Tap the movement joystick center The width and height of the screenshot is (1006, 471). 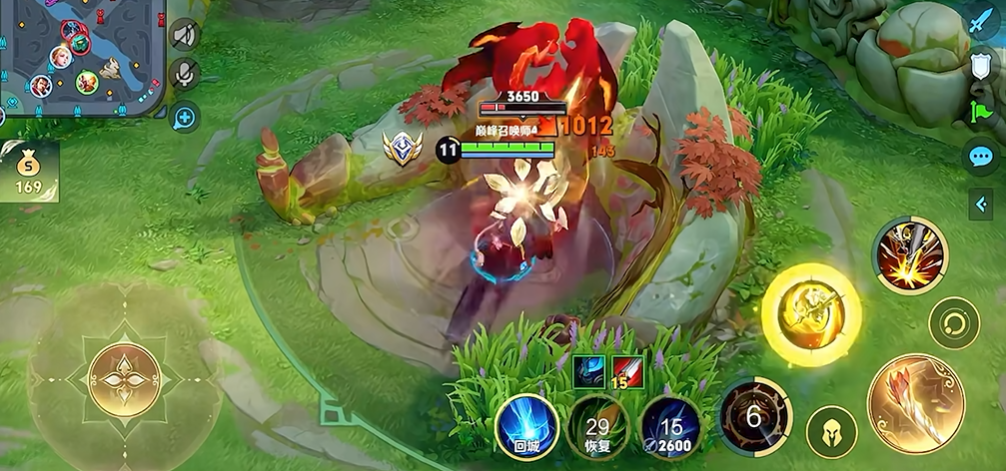pos(124,378)
